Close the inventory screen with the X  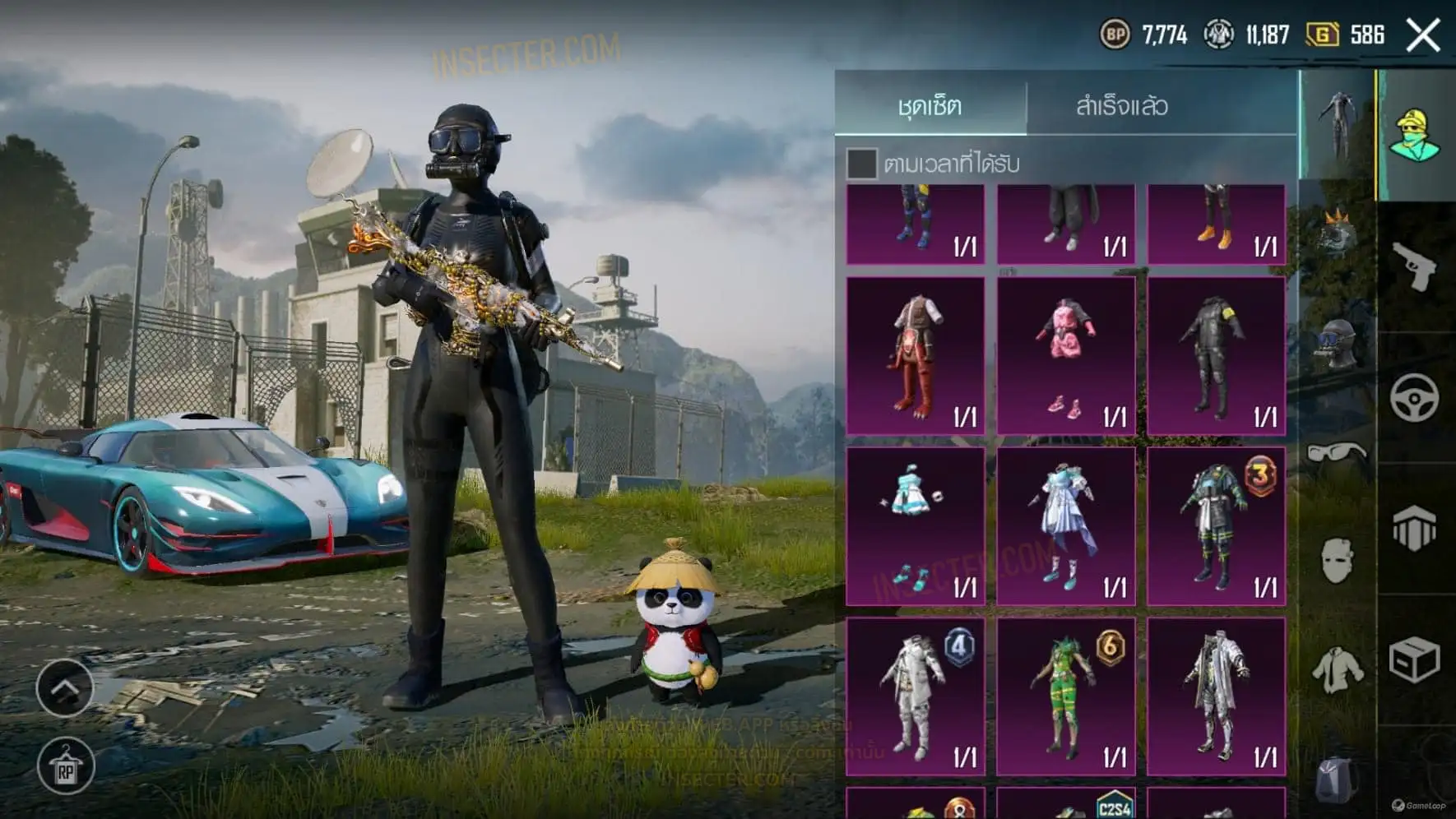point(1423,35)
